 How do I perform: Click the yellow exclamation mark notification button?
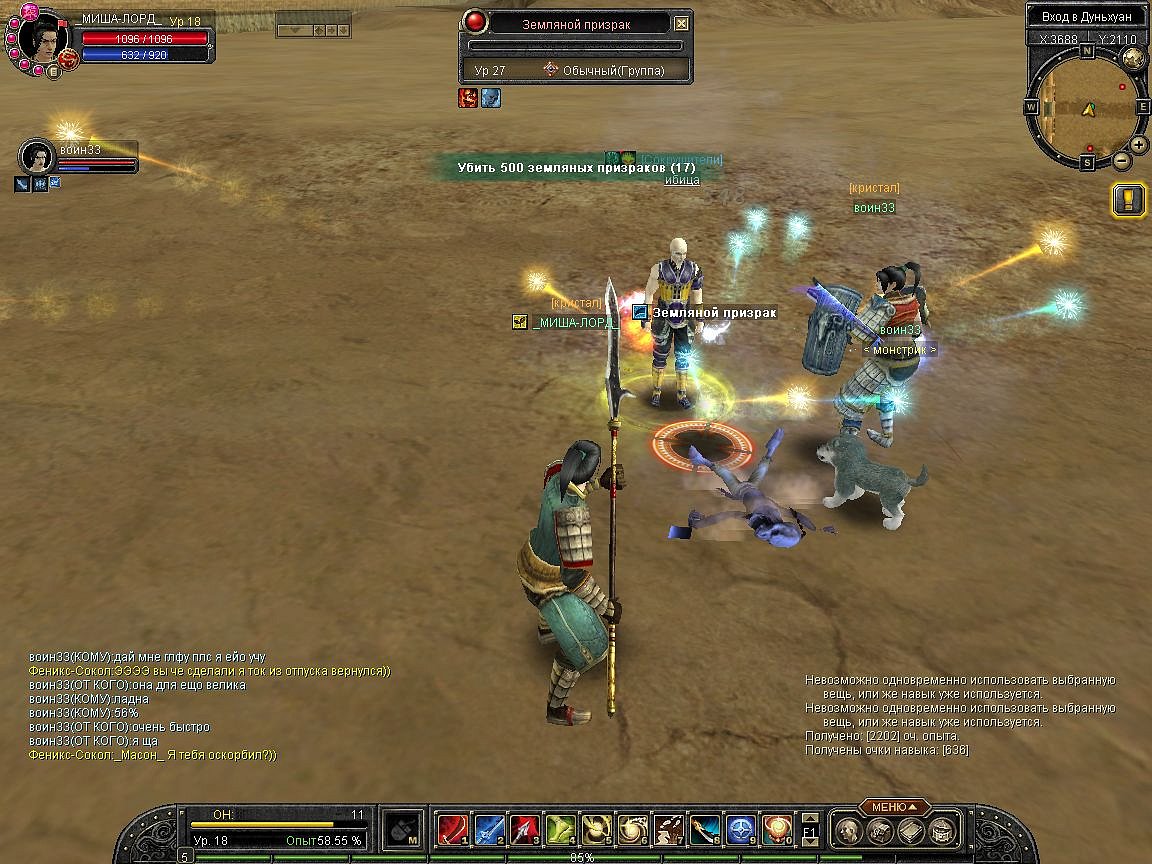[1129, 199]
